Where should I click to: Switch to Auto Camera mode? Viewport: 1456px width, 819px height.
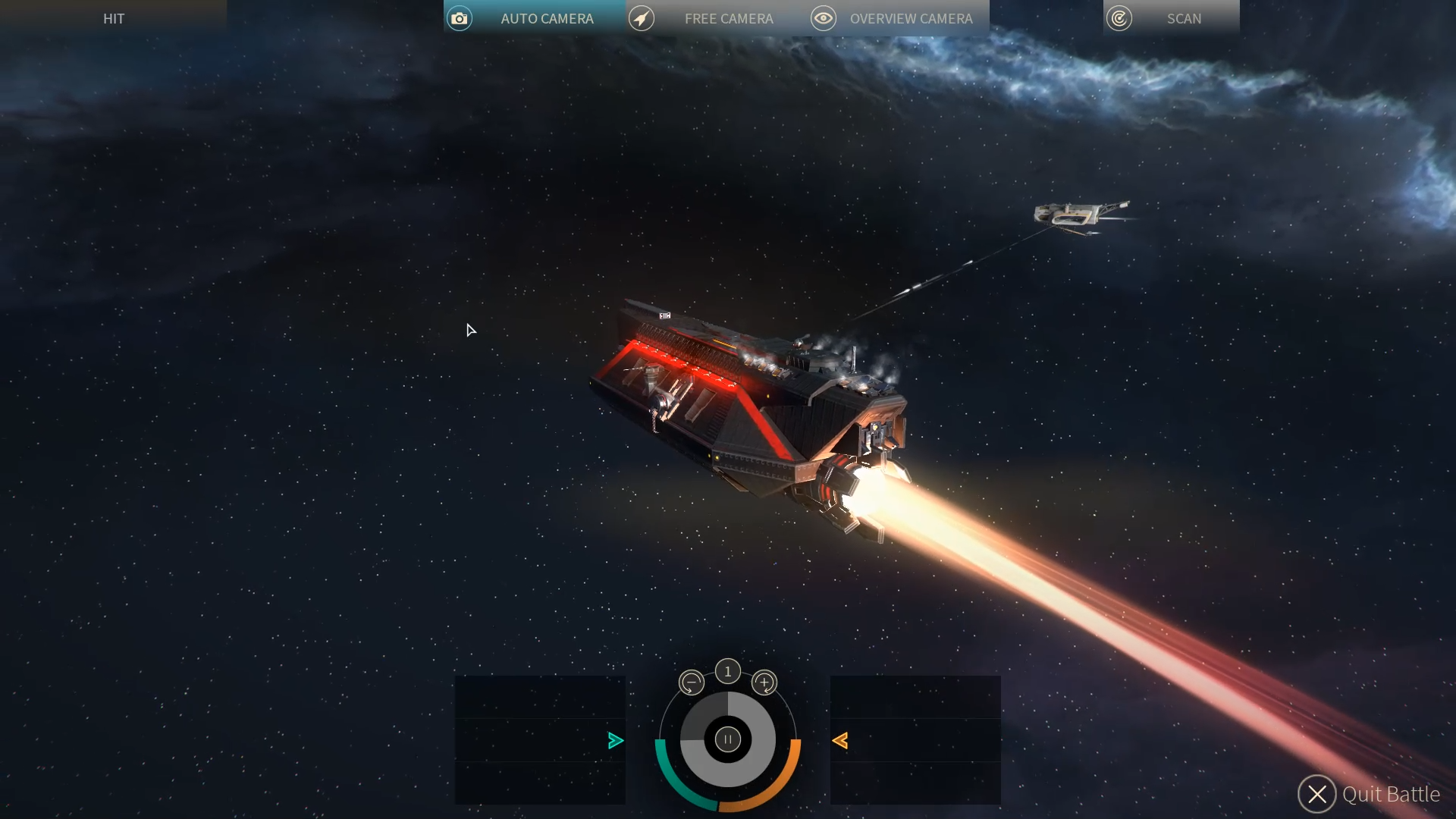pos(534,18)
